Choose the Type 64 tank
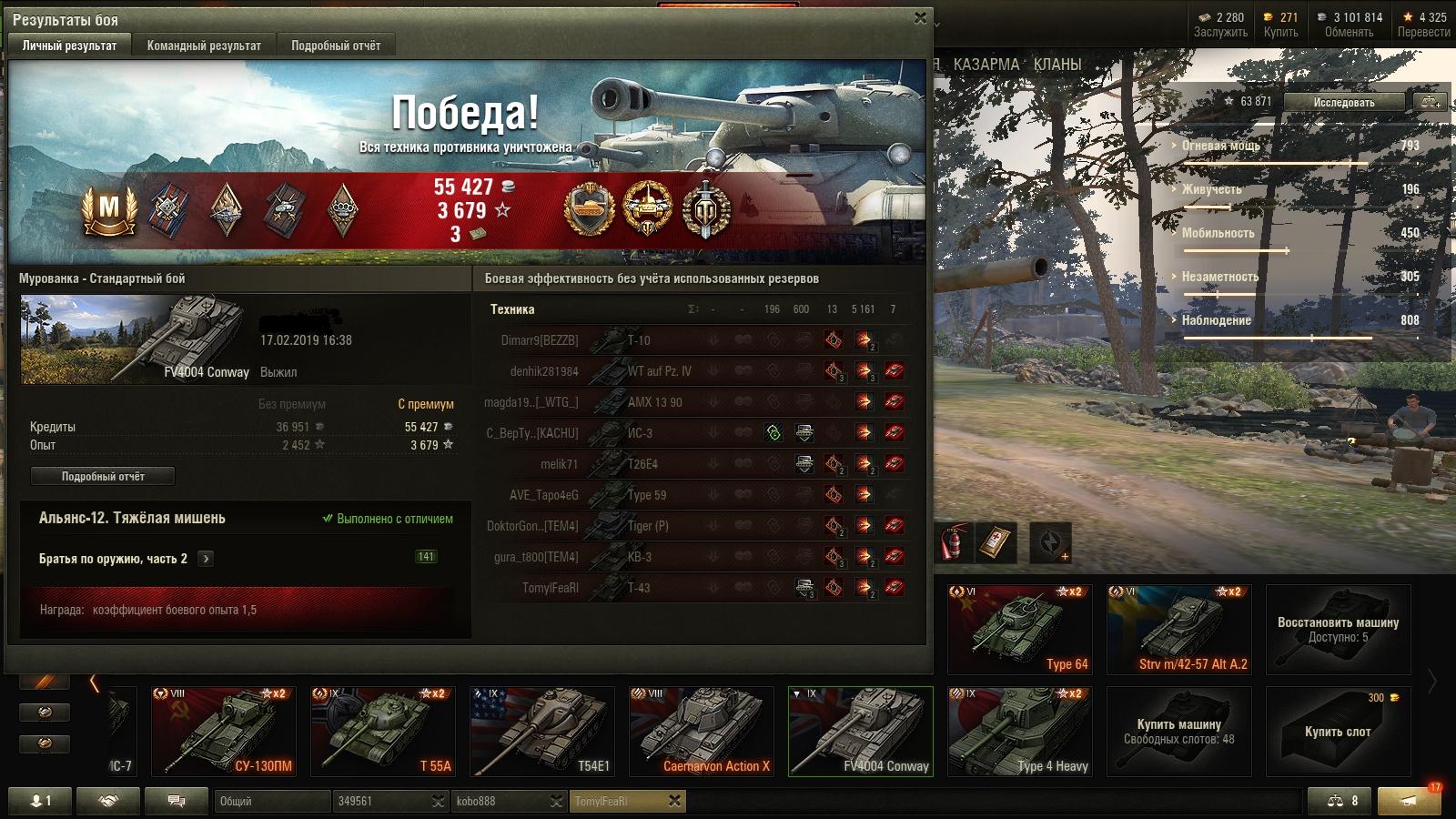This screenshot has height=819, width=1456. pos(1019,629)
